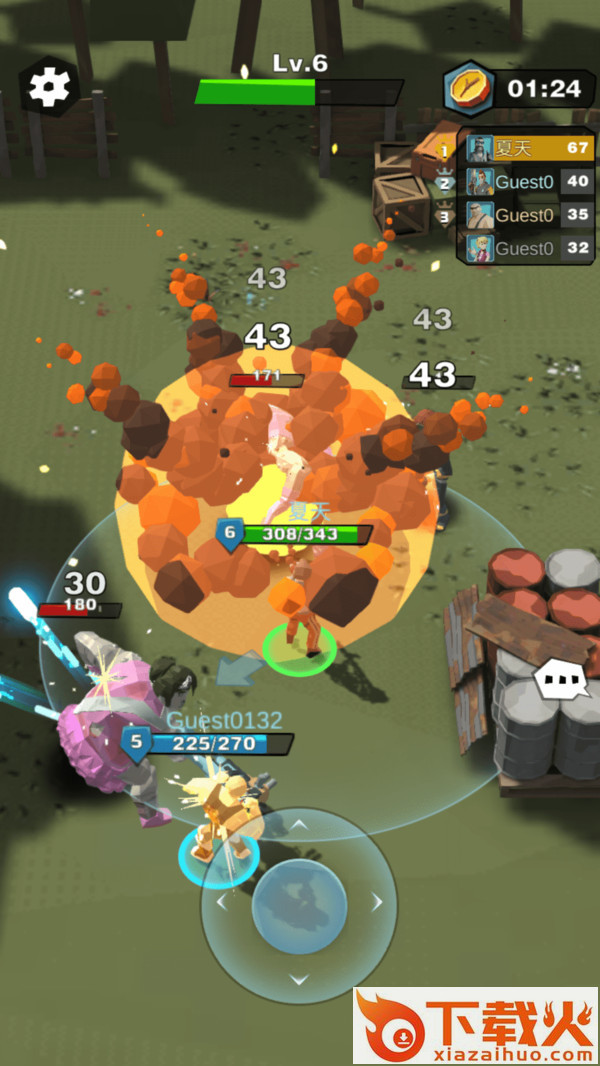600x1066 pixels.
Task: Tap the joystick's center thumb knob
Action: [298, 905]
